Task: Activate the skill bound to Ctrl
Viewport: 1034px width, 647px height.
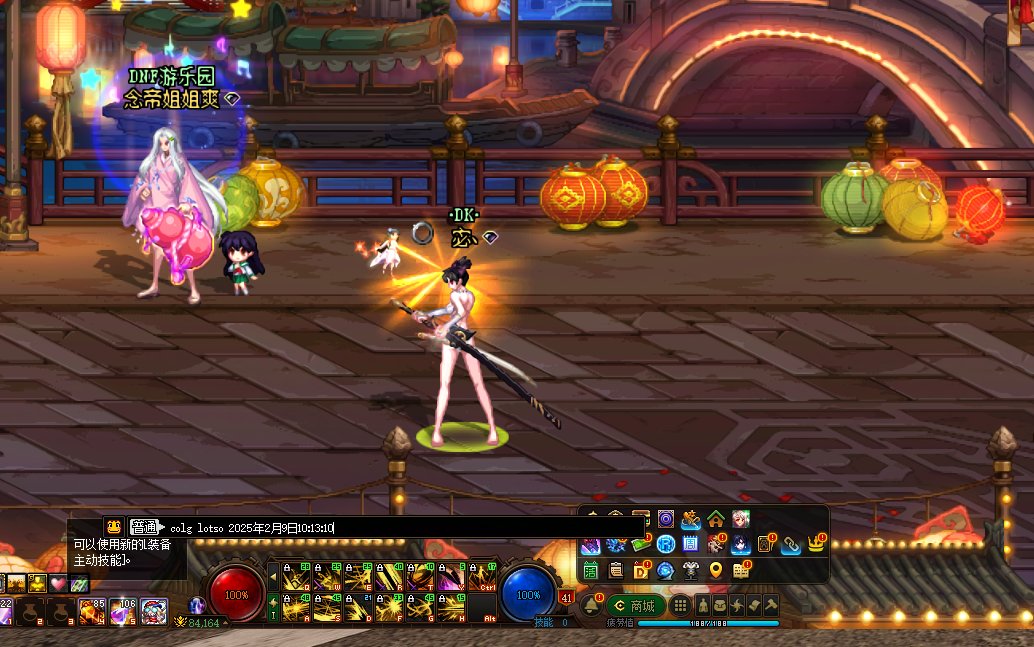Action: tap(483, 576)
